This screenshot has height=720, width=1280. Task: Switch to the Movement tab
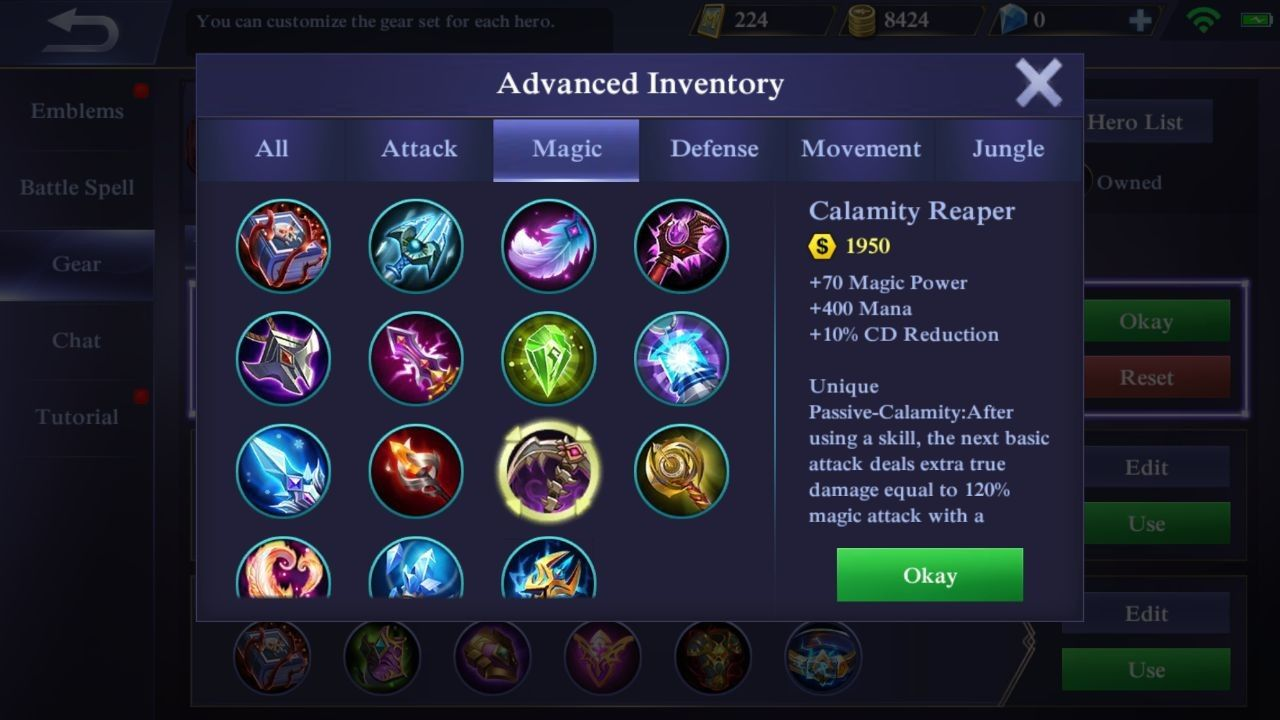[861, 149]
